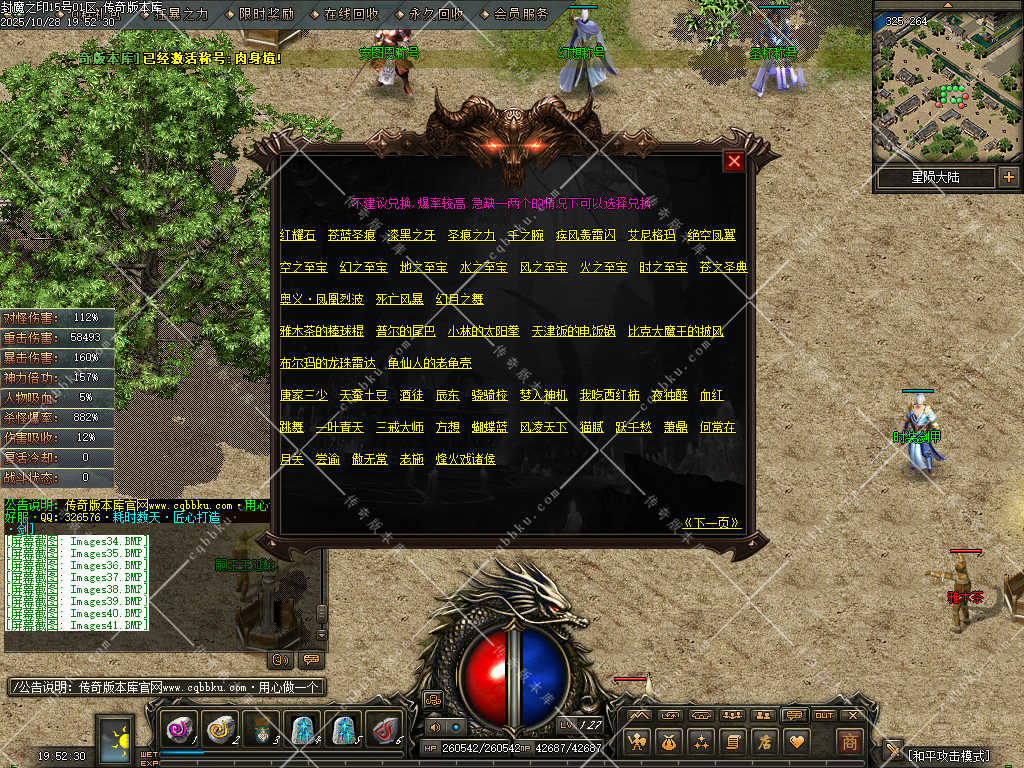Choose the 唐家三少 entry

click(x=304, y=395)
